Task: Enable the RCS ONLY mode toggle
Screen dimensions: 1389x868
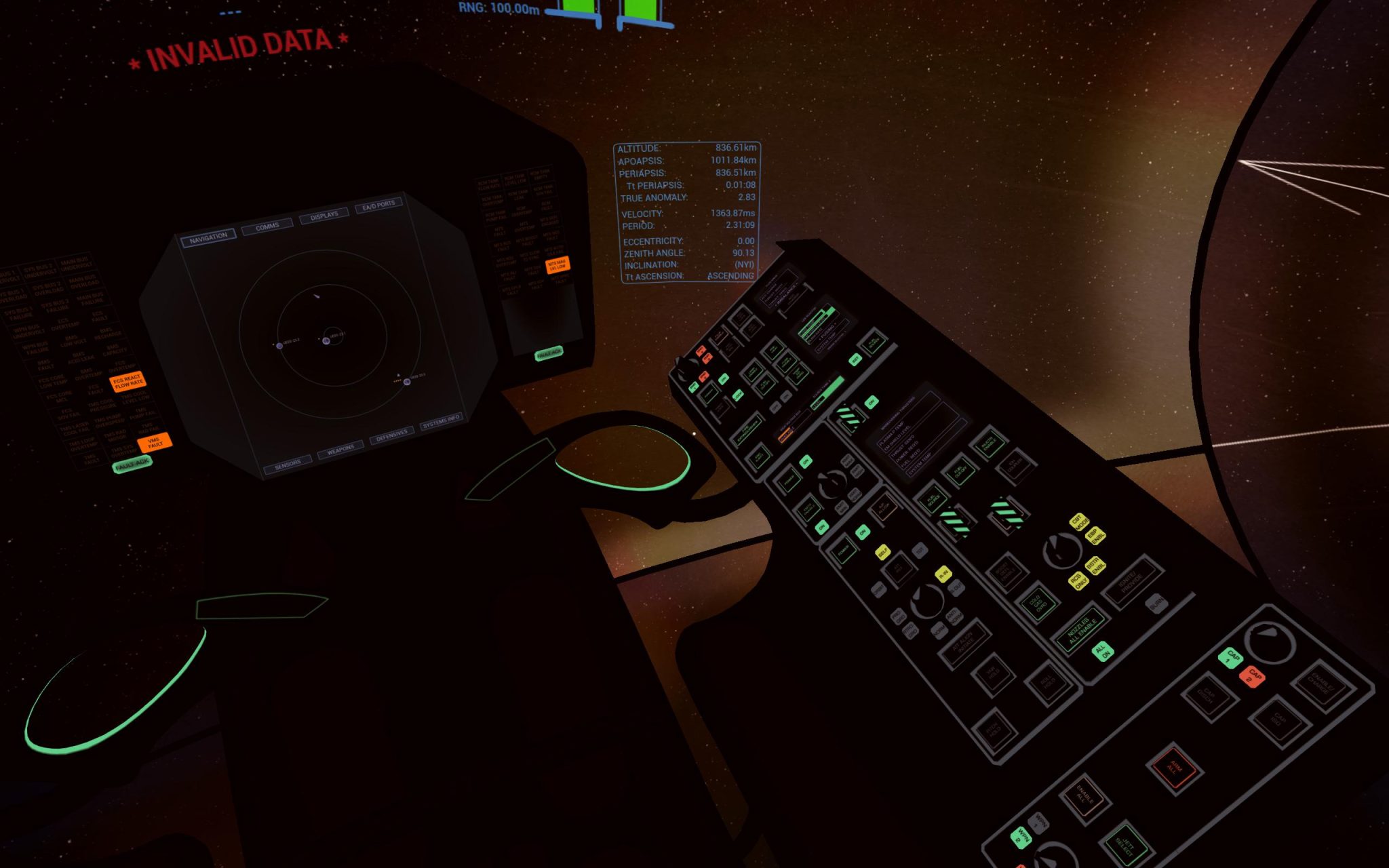Action: [1078, 583]
